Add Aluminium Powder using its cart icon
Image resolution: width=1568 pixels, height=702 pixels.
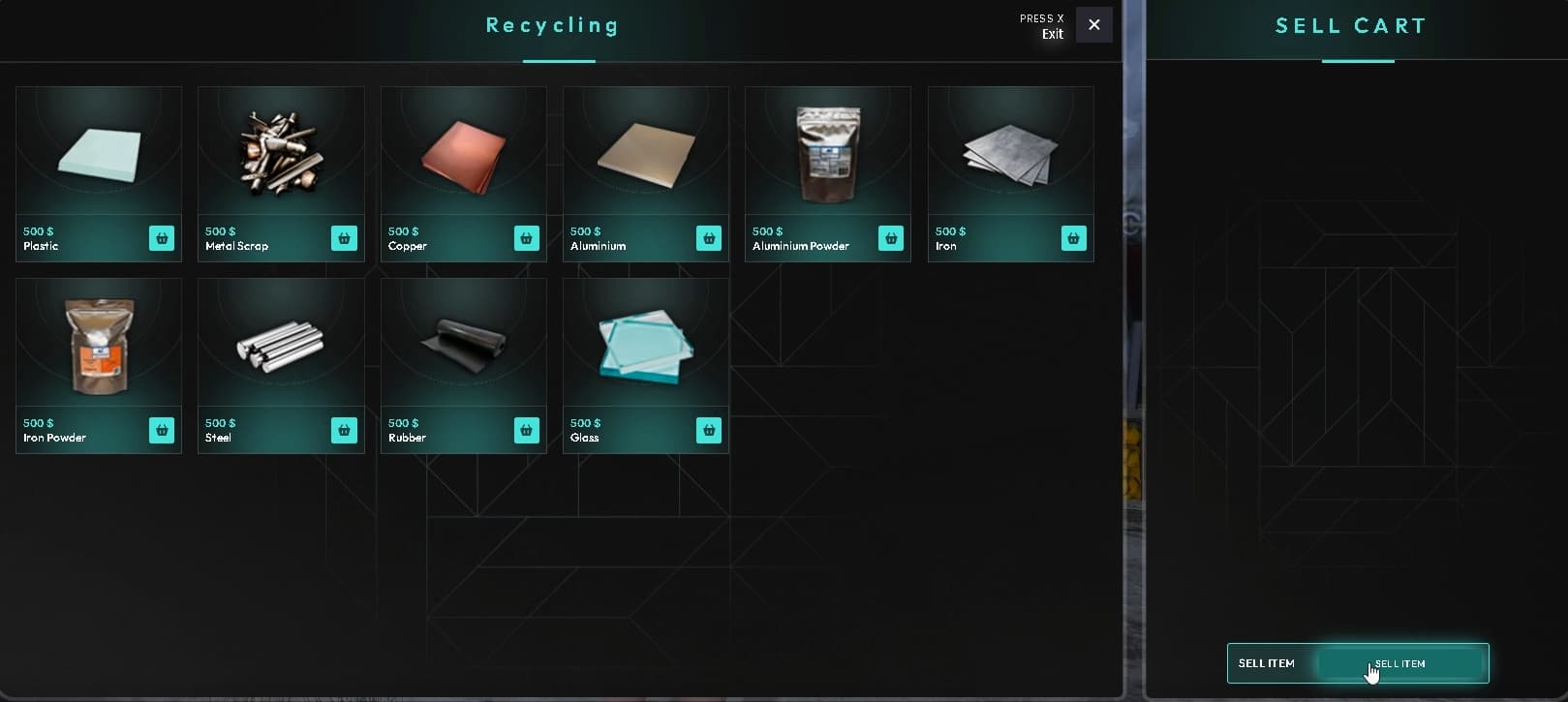tap(890, 238)
